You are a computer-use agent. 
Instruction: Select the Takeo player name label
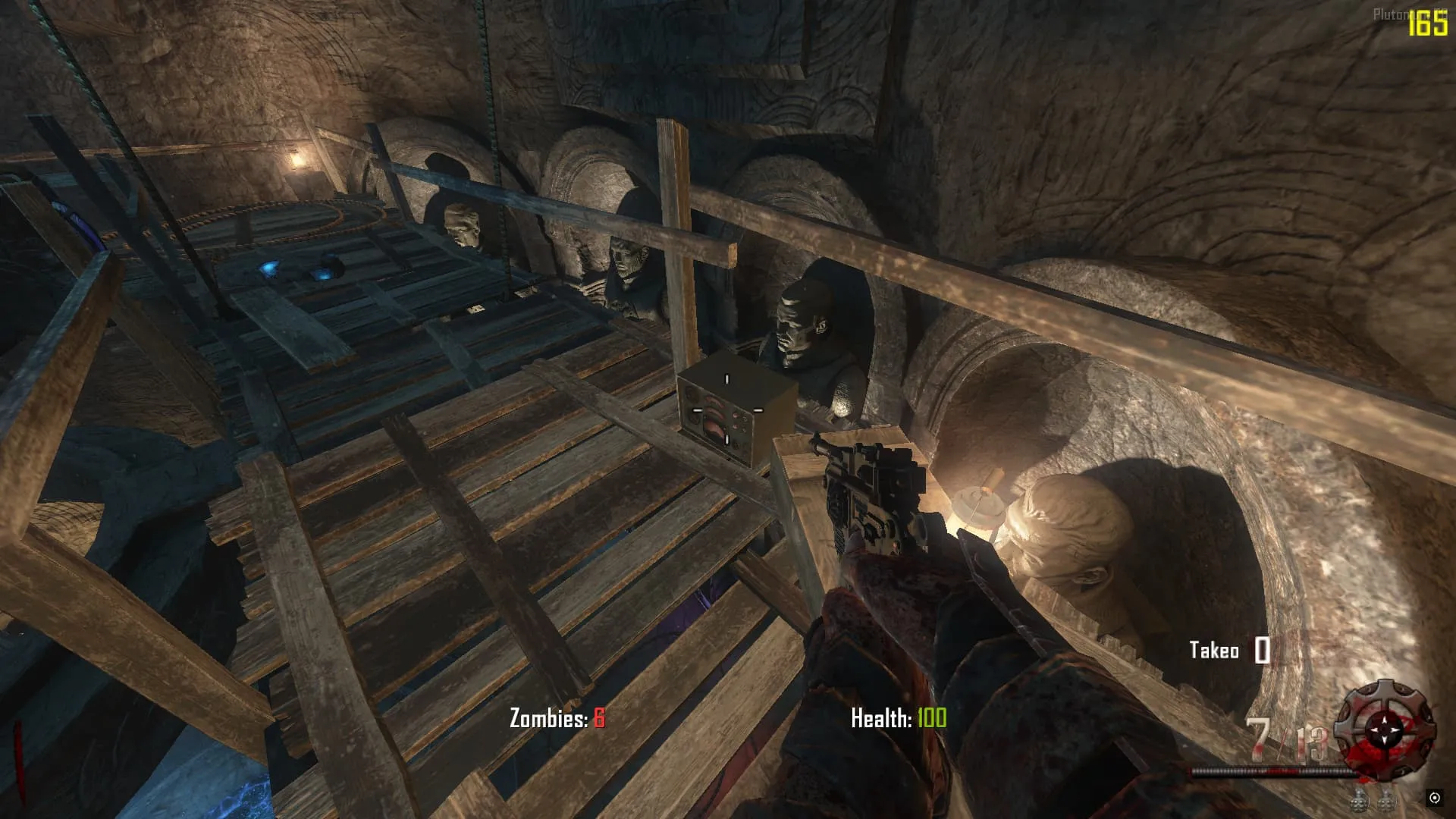tap(1213, 651)
